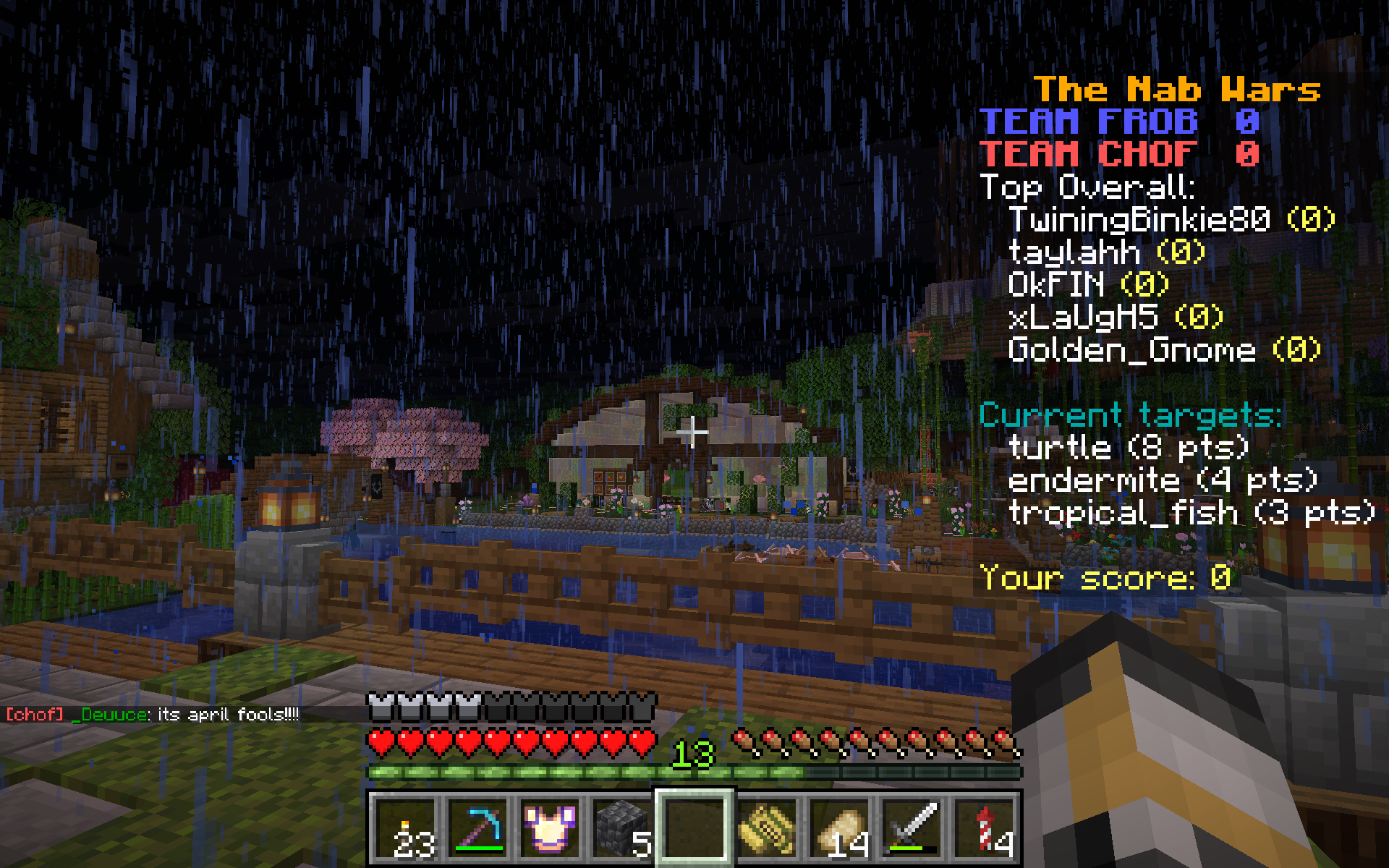Select the dark stone block stack
1389x868 pixels.
[x=622, y=828]
